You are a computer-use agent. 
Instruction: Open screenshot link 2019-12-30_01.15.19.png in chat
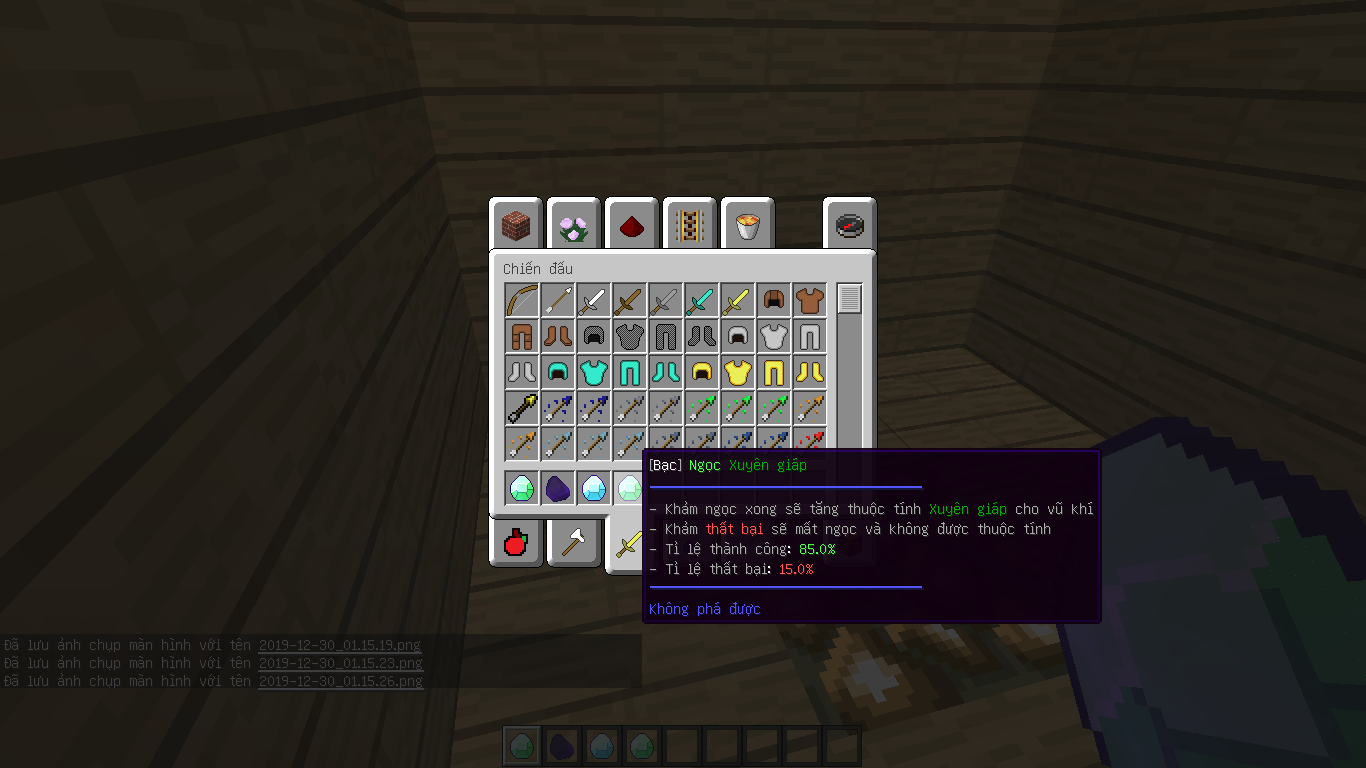tap(340, 645)
